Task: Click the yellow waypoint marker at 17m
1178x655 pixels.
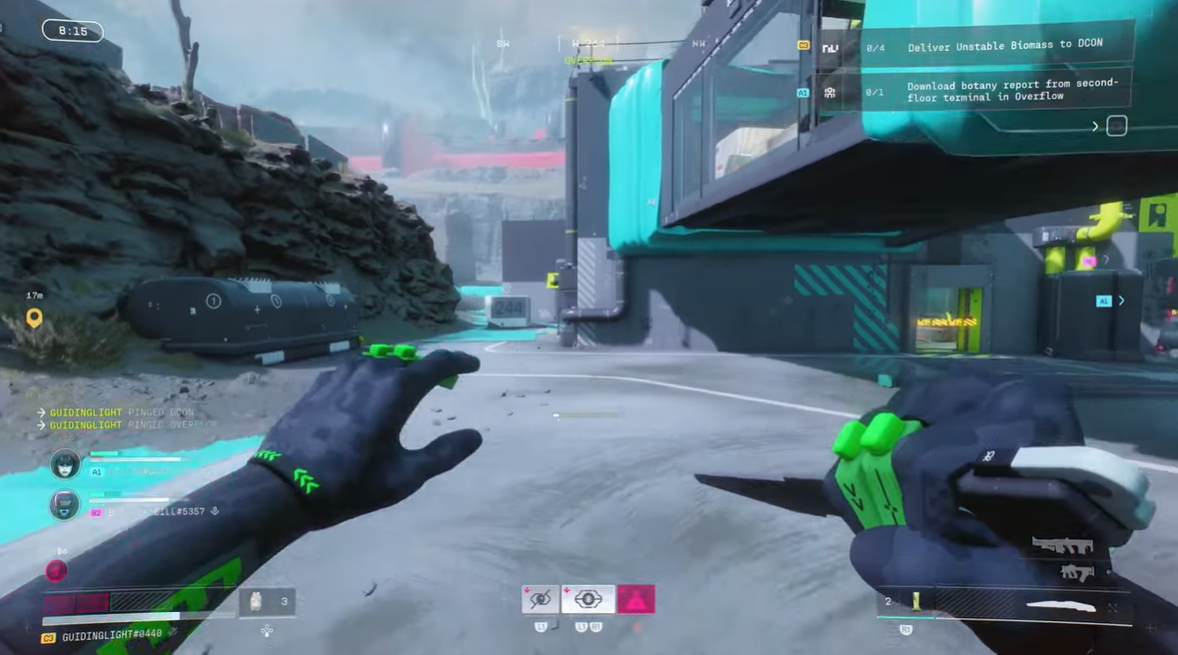Action: pos(34,318)
